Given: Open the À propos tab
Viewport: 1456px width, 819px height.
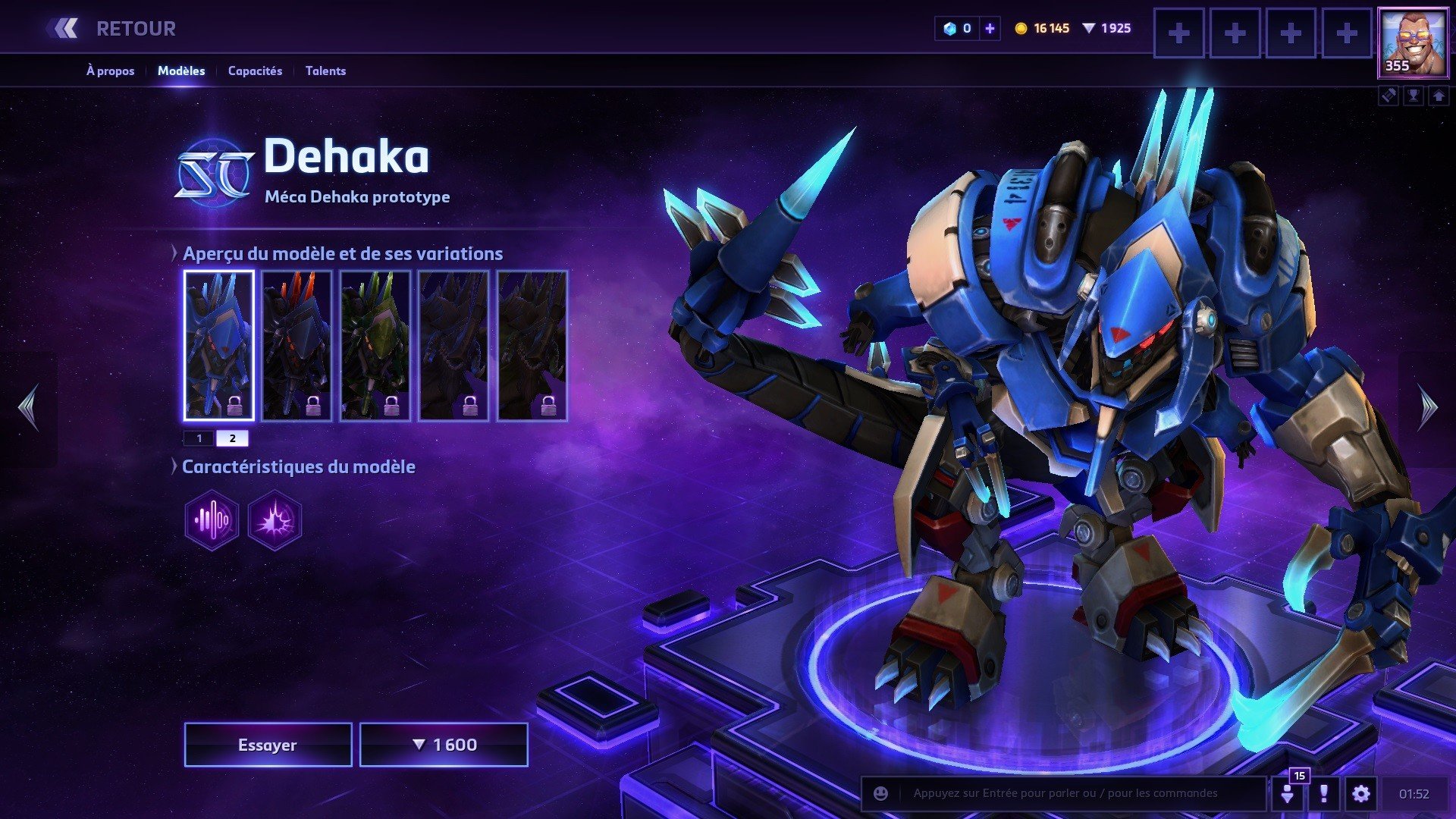Looking at the screenshot, I should tap(110, 71).
